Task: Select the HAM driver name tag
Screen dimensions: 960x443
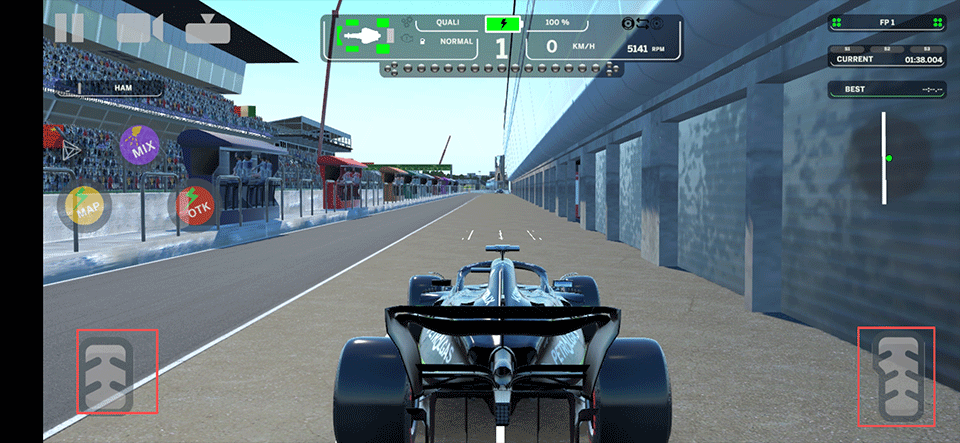Action: 123,88
